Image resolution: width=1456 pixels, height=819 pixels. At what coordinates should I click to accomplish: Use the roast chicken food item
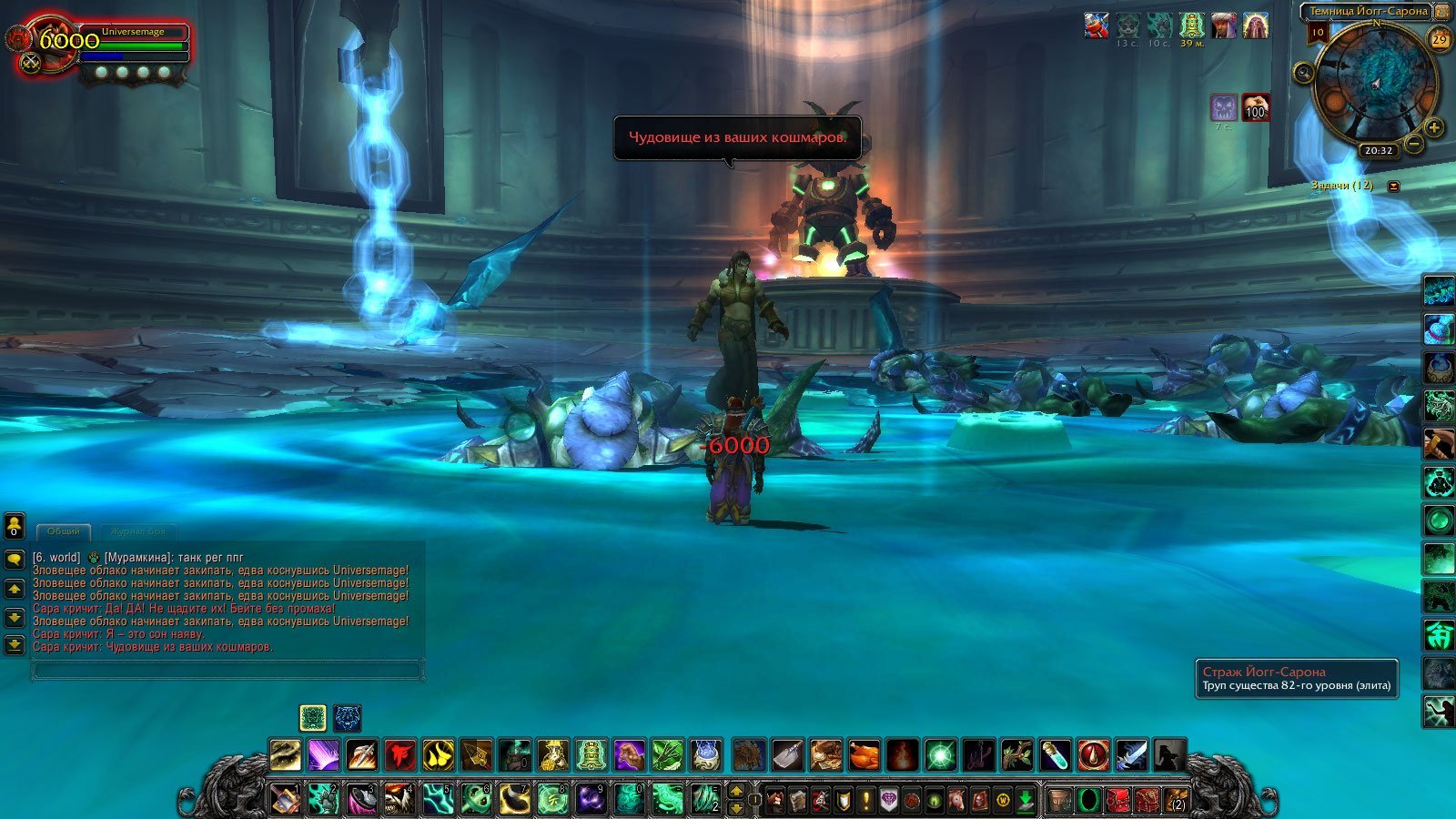click(864, 755)
